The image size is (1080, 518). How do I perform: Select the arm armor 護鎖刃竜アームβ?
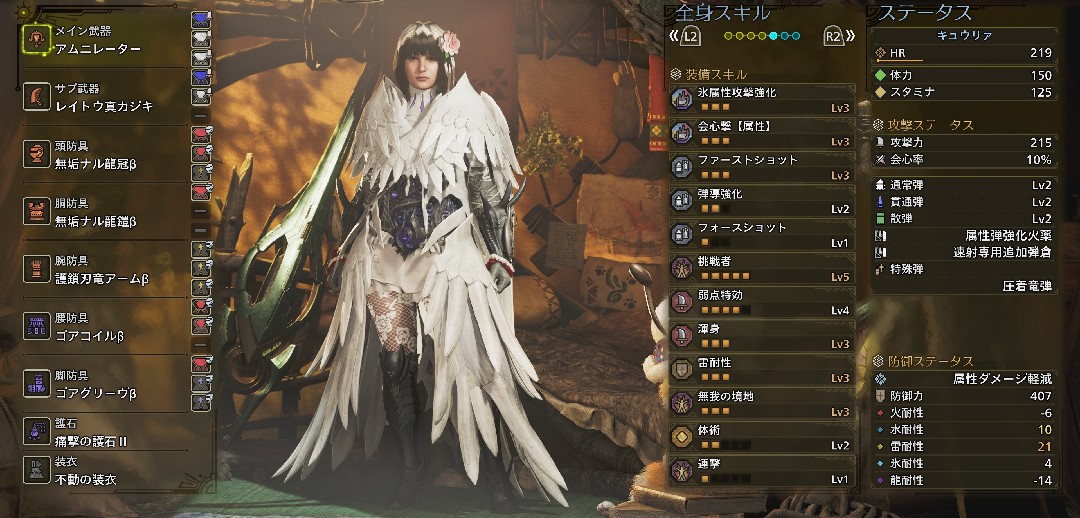pos(100,269)
